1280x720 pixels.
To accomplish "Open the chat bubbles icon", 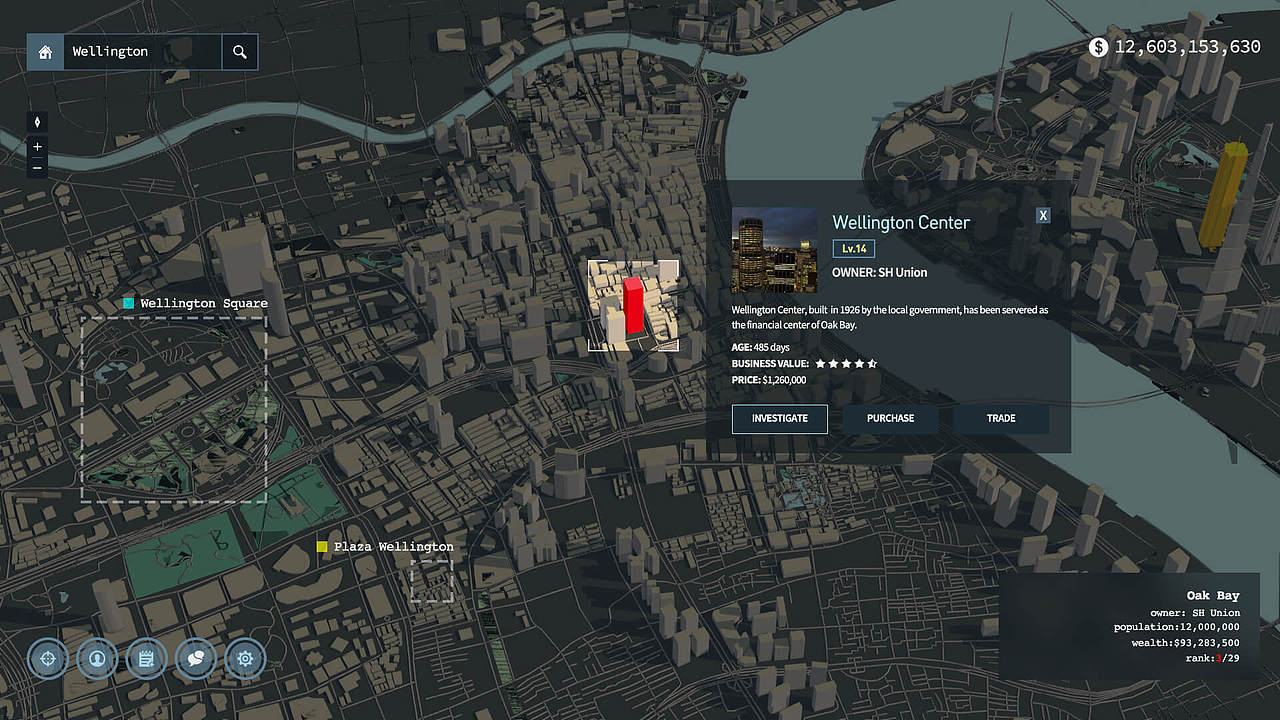I will click(x=196, y=659).
